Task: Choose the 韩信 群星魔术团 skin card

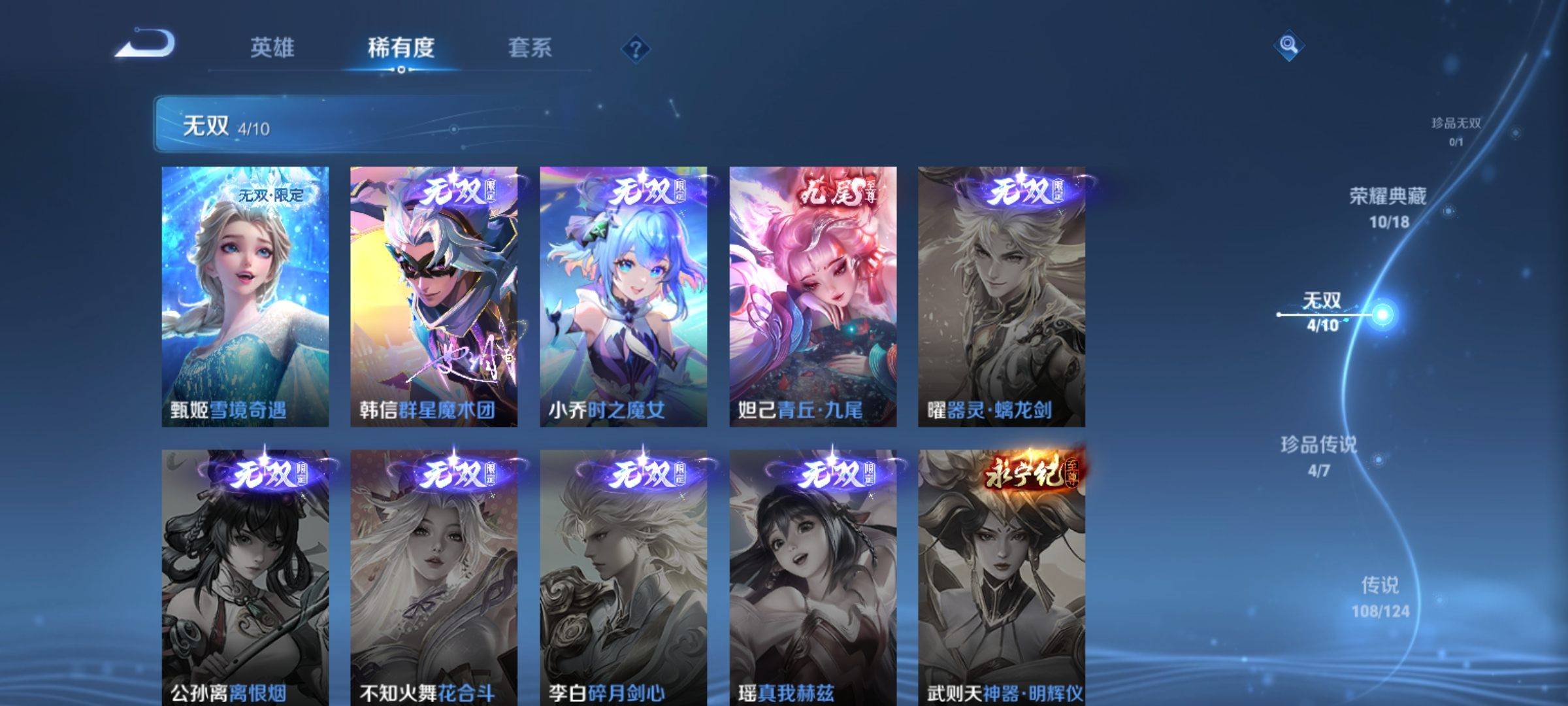Action: pos(434,296)
